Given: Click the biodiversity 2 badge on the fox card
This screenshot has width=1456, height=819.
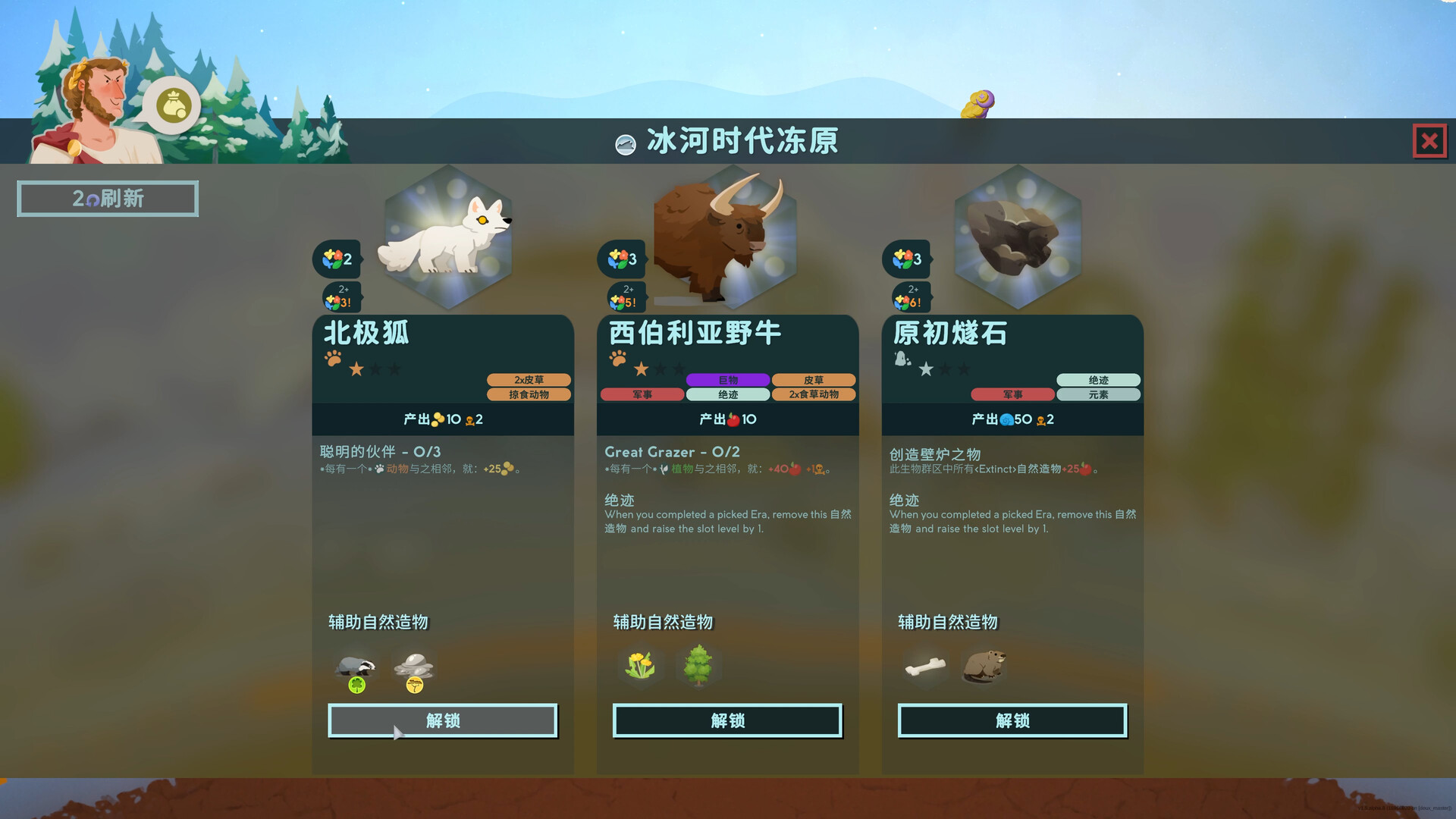Looking at the screenshot, I should pyautogui.click(x=337, y=259).
